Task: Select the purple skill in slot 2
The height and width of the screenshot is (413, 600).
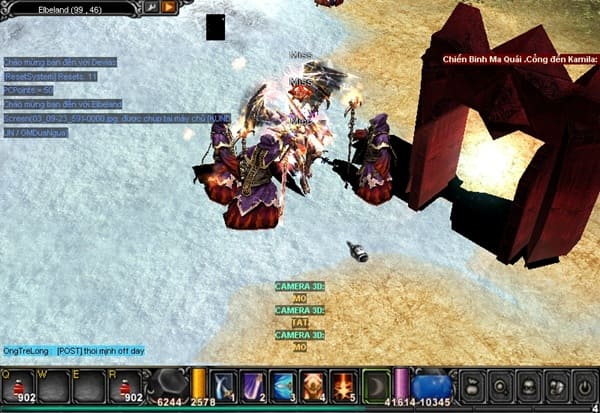Action: pyautogui.click(x=254, y=386)
